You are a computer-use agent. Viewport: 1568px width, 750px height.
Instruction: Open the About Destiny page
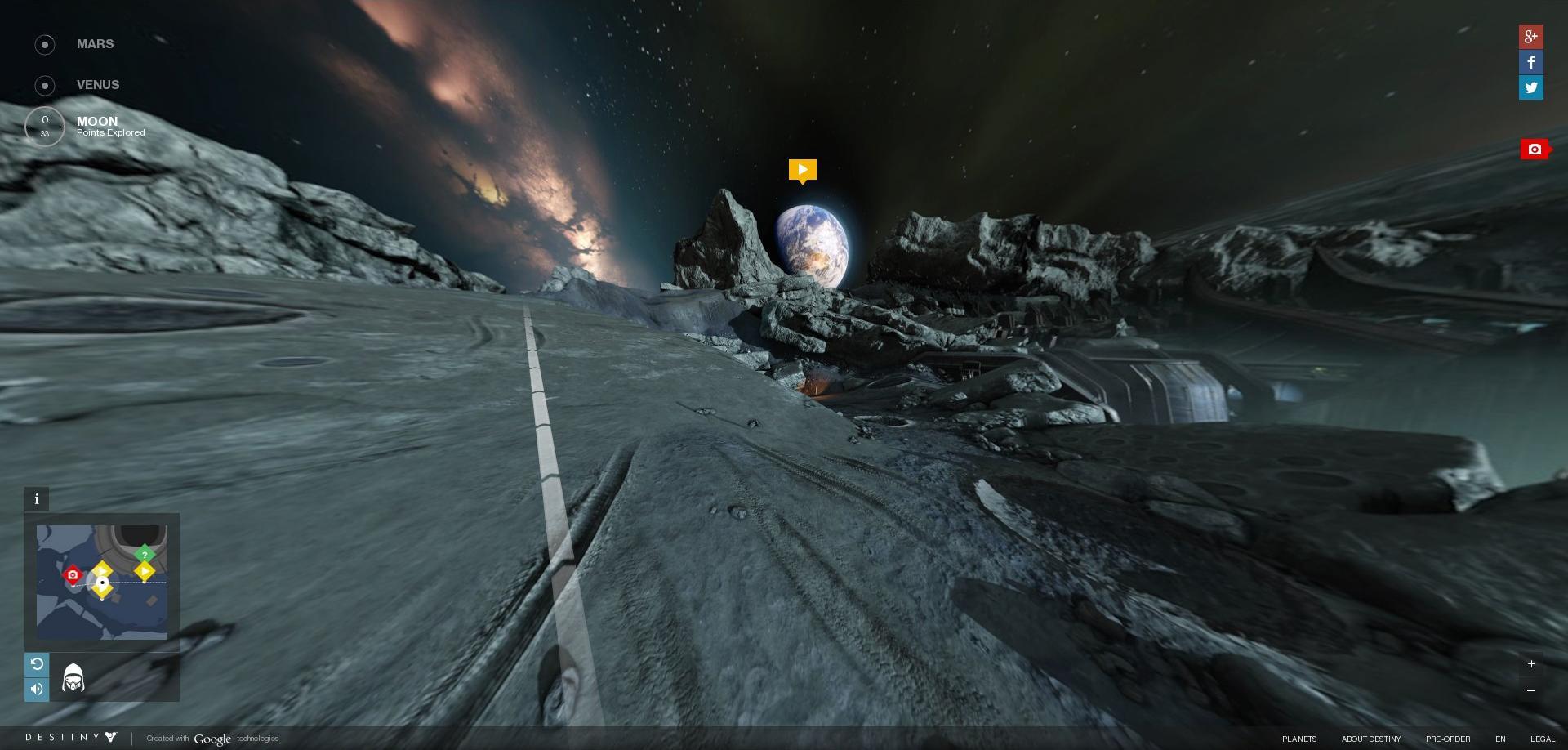tap(1370, 739)
